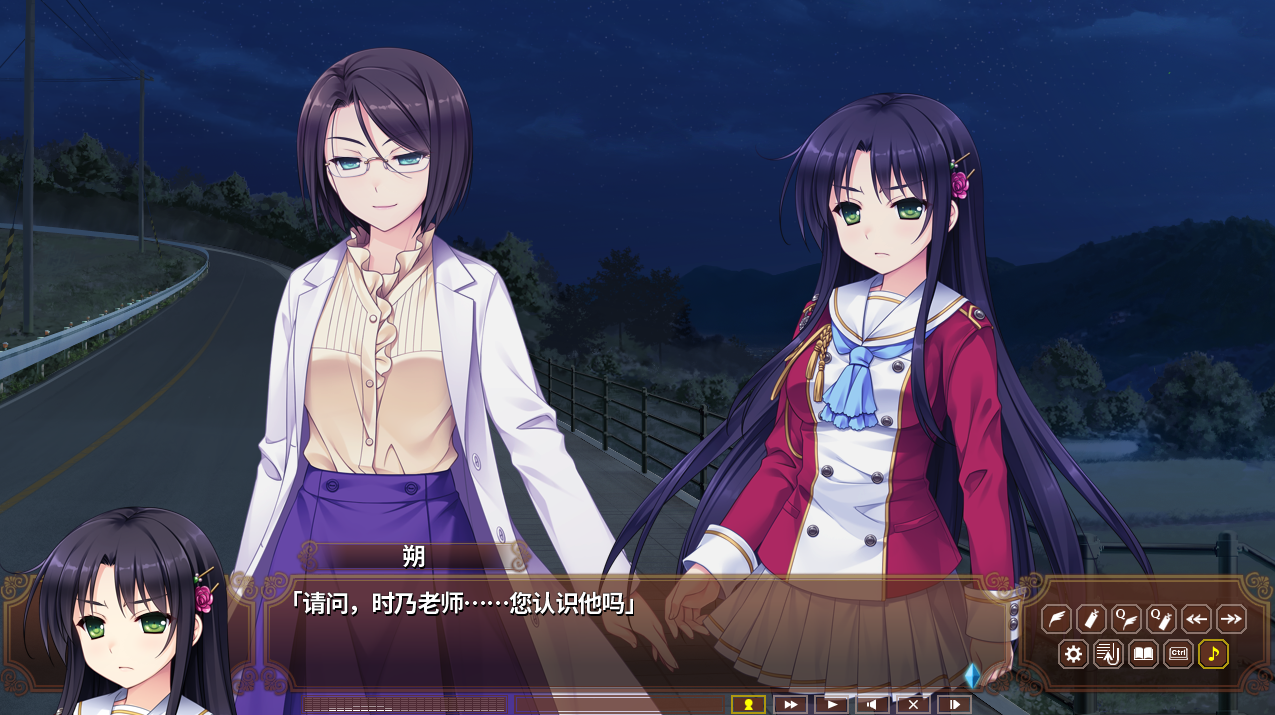Hide the text window with X

(x=913, y=705)
